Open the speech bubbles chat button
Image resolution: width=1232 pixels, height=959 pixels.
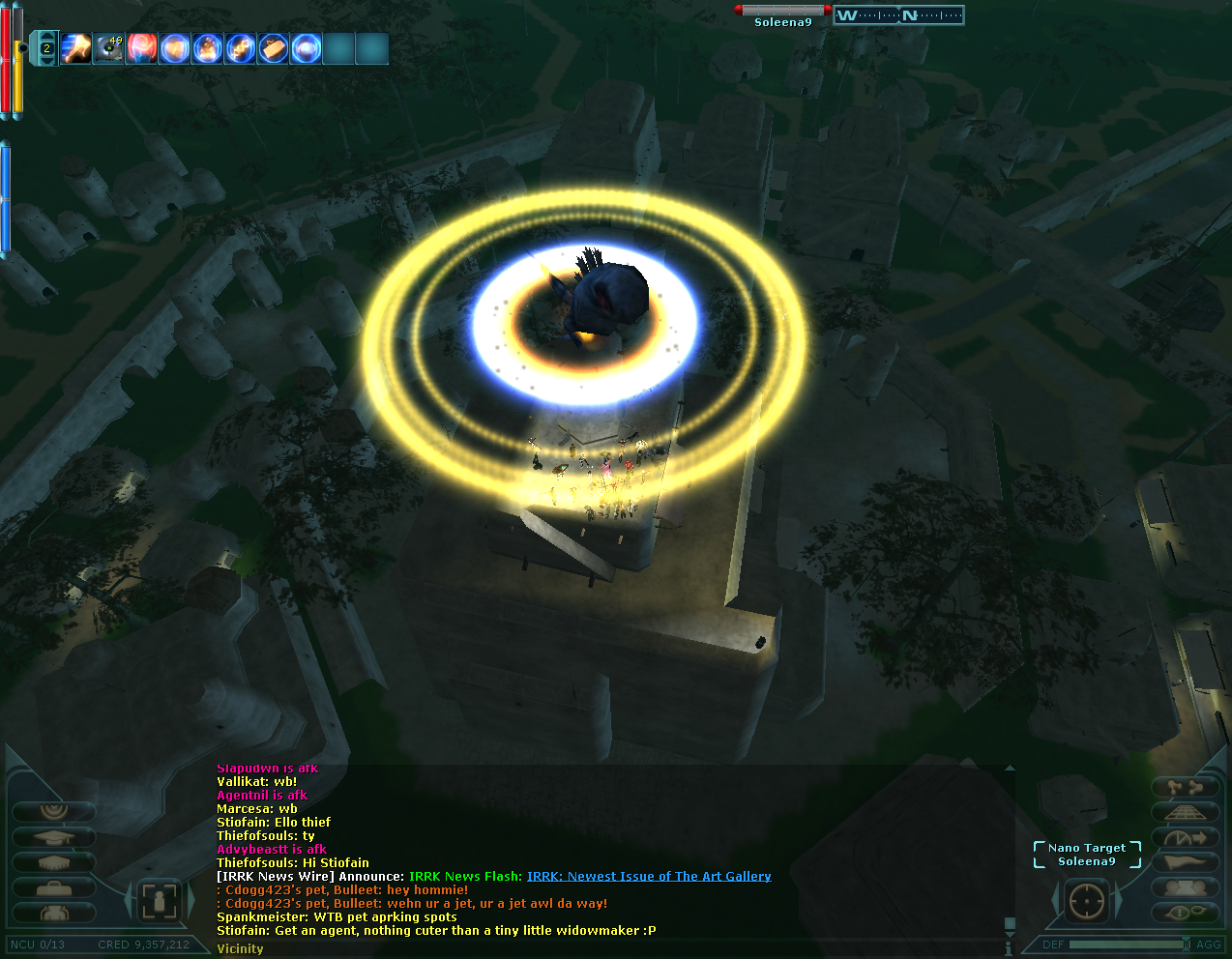coord(1187,913)
